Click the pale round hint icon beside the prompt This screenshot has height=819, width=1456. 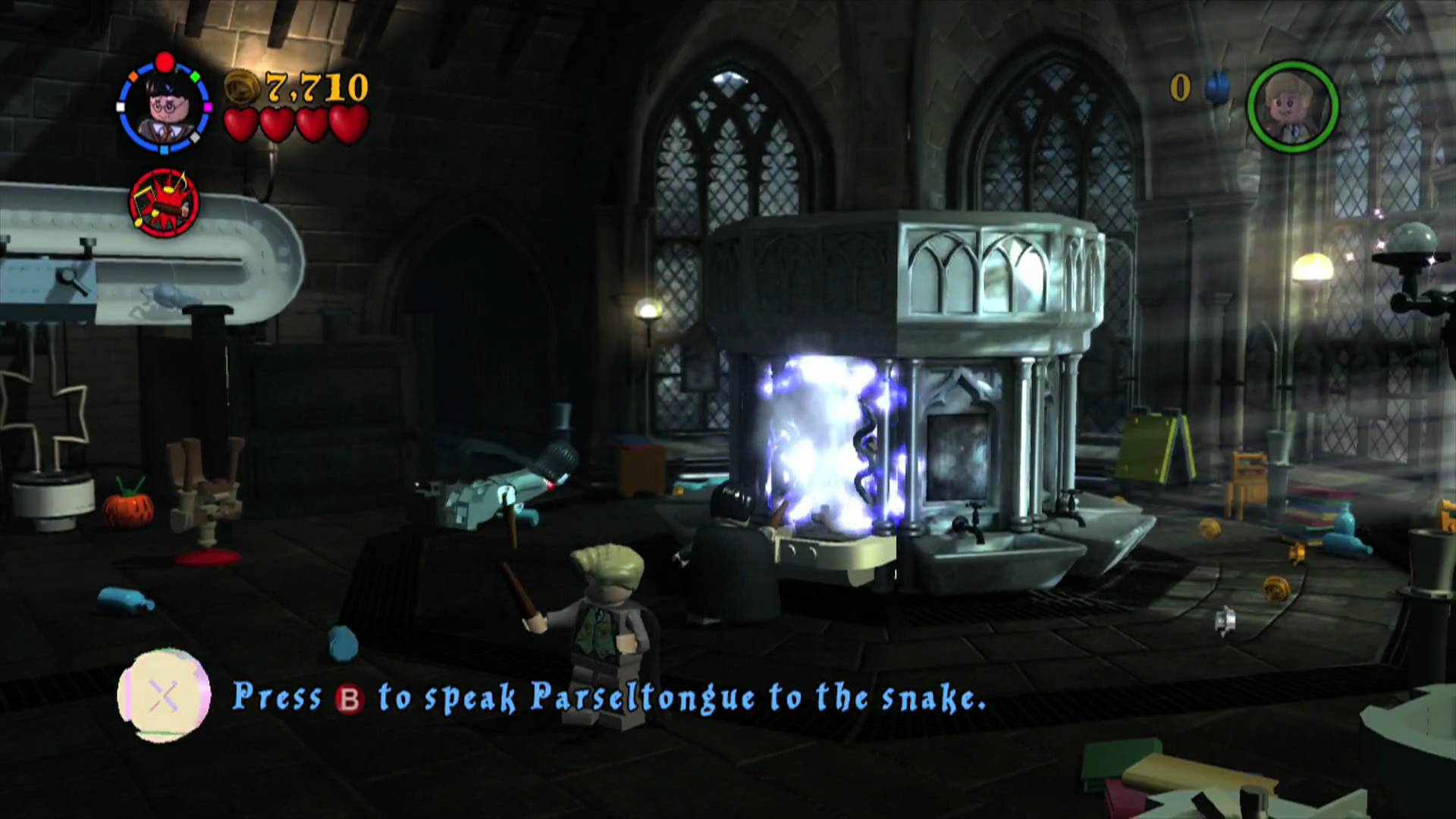(164, 695)
